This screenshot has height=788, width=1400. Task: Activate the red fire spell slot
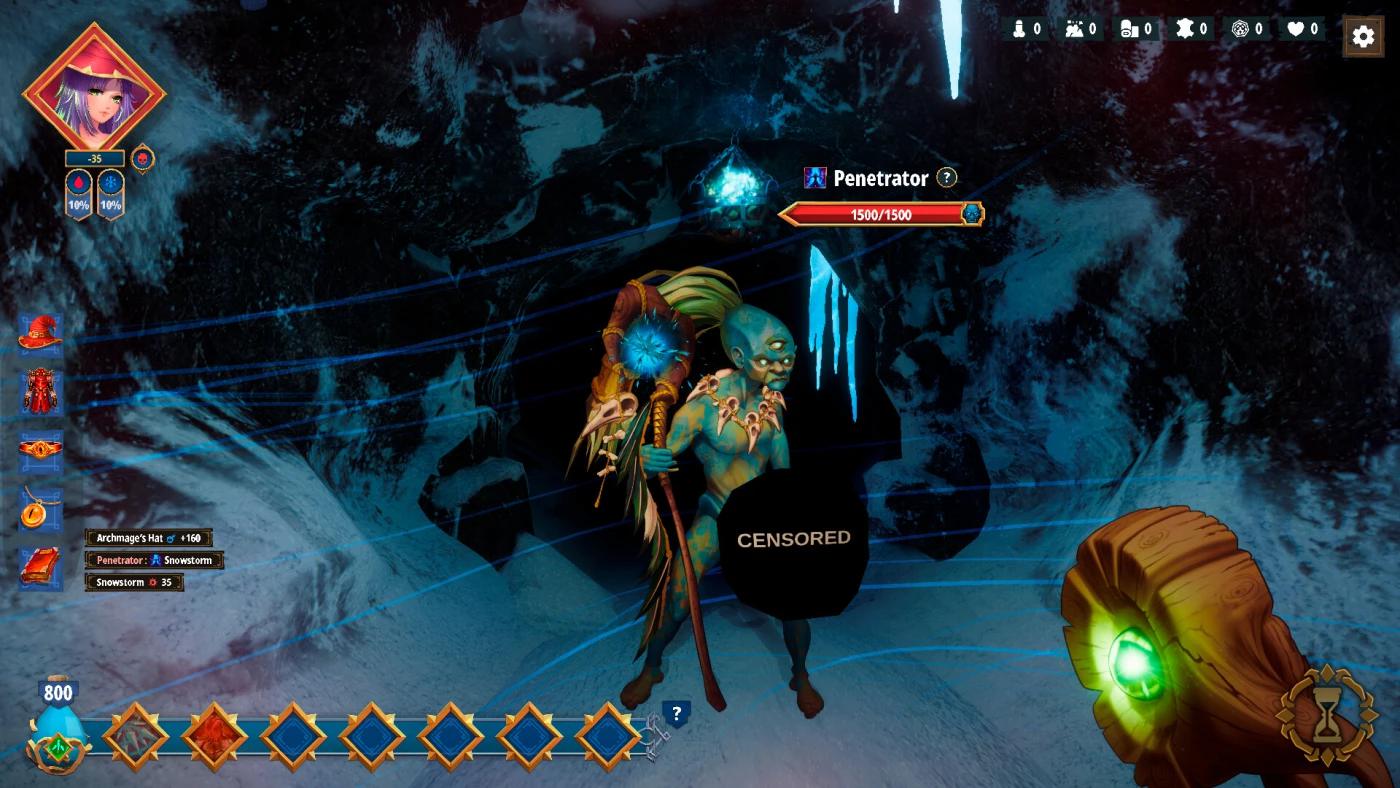(x=214, y=737)
